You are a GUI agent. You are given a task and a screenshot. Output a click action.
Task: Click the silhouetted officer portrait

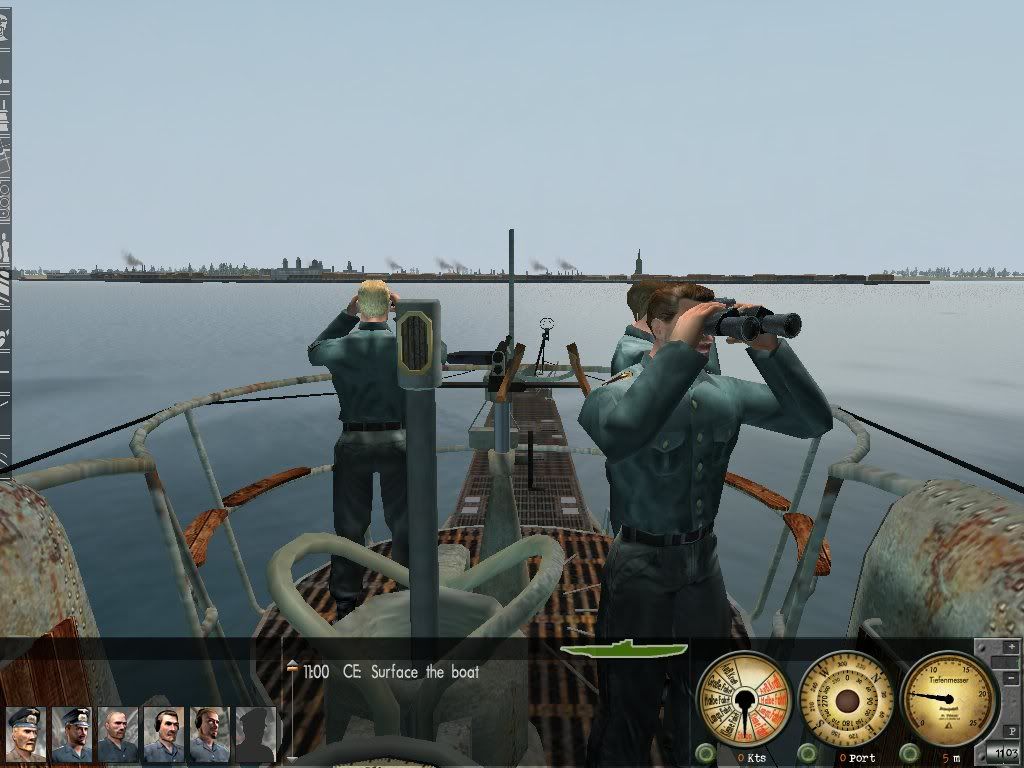255,734
